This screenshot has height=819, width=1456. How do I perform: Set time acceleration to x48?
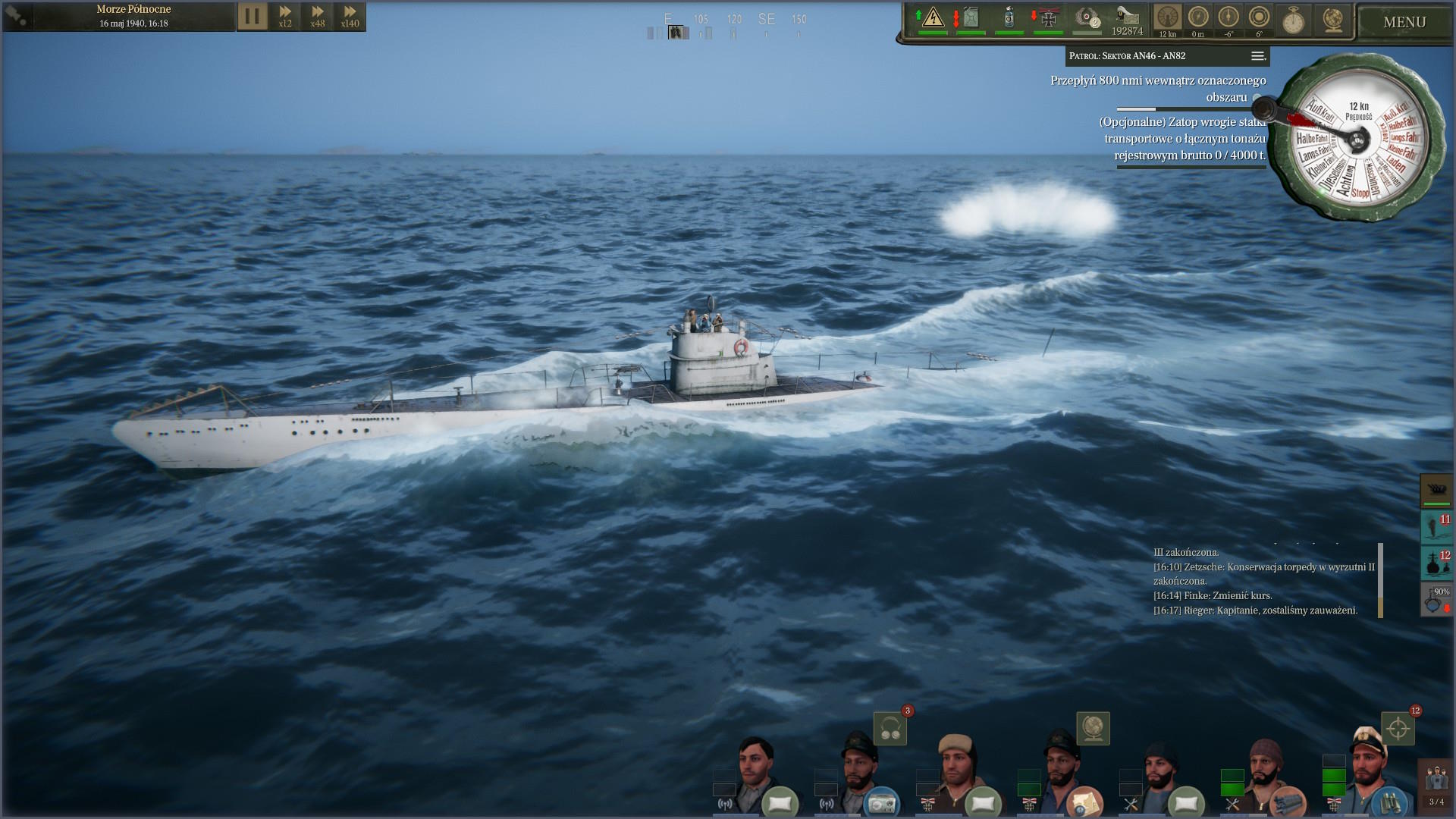click(318, 16)
